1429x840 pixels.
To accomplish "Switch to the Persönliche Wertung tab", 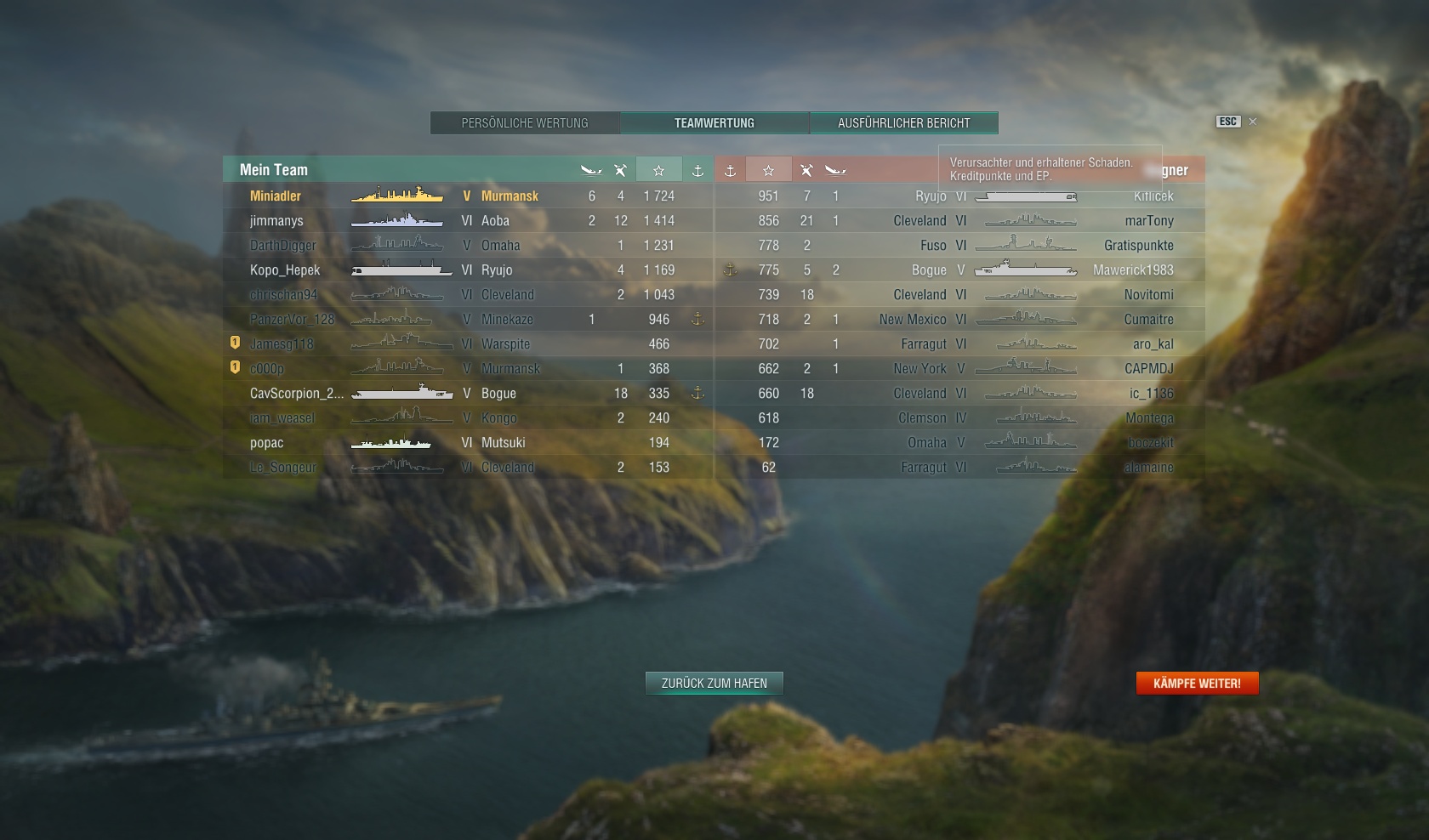I will click(x=524, y=122).
